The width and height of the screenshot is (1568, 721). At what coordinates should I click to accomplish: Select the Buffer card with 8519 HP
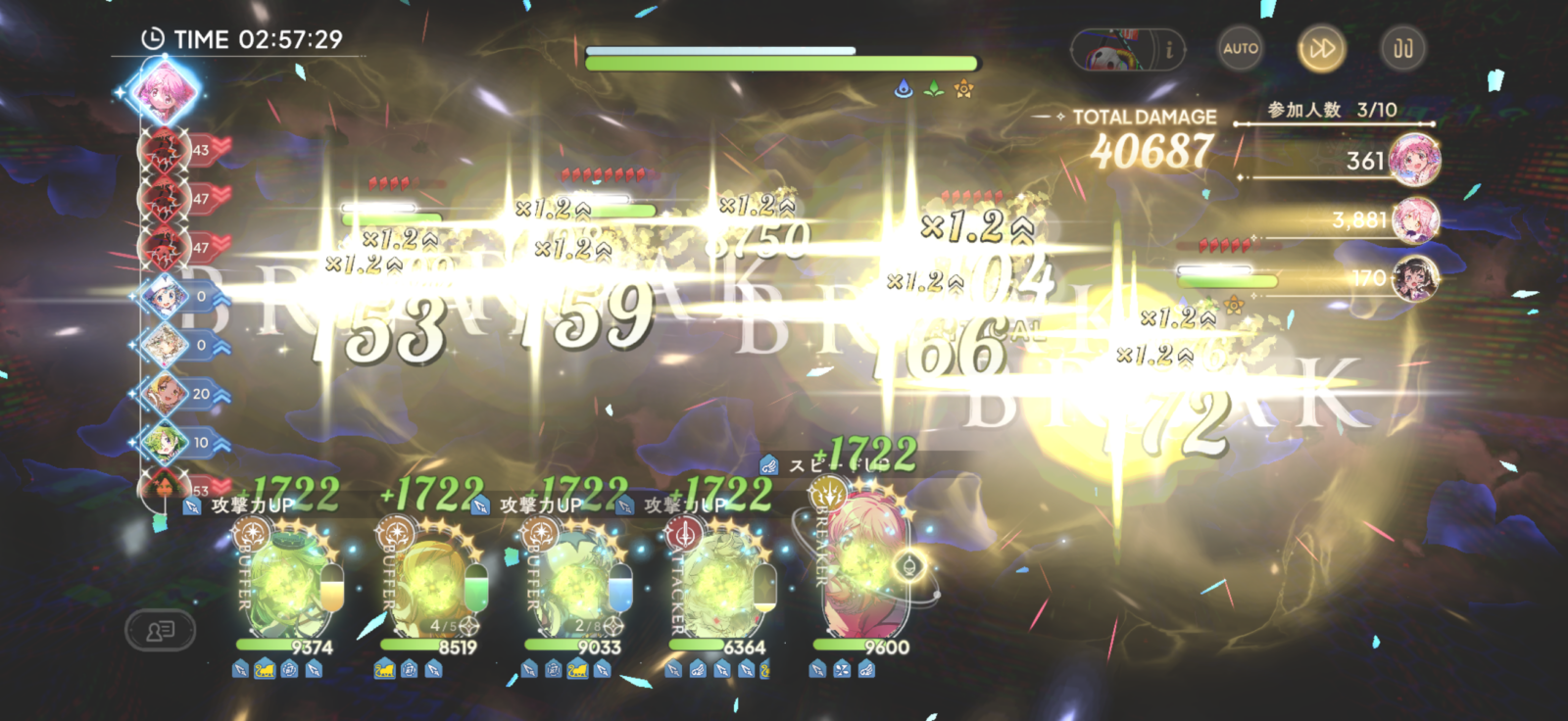tap(430, 583)
